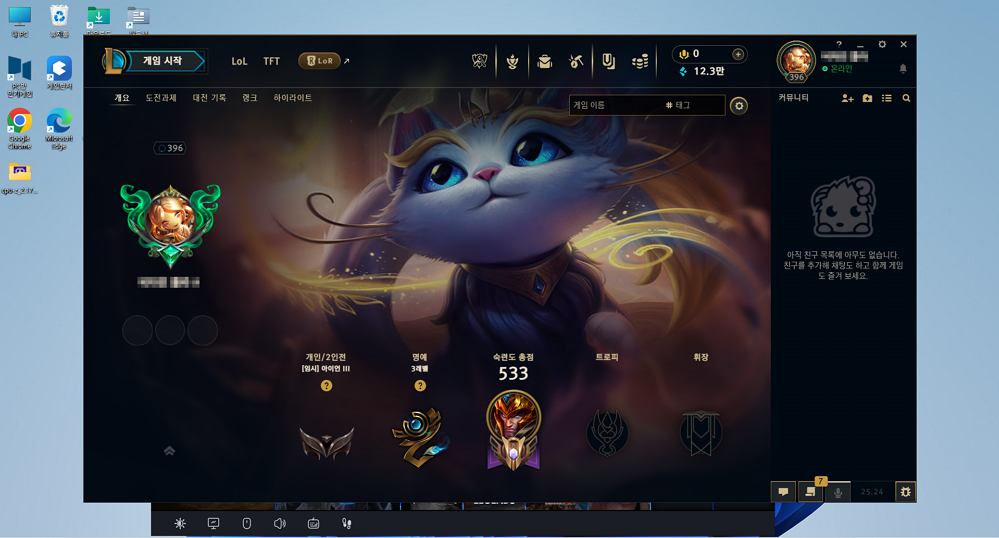
Task: Select the 랭크 ranked tab
Action: click(x=250, y=98)
